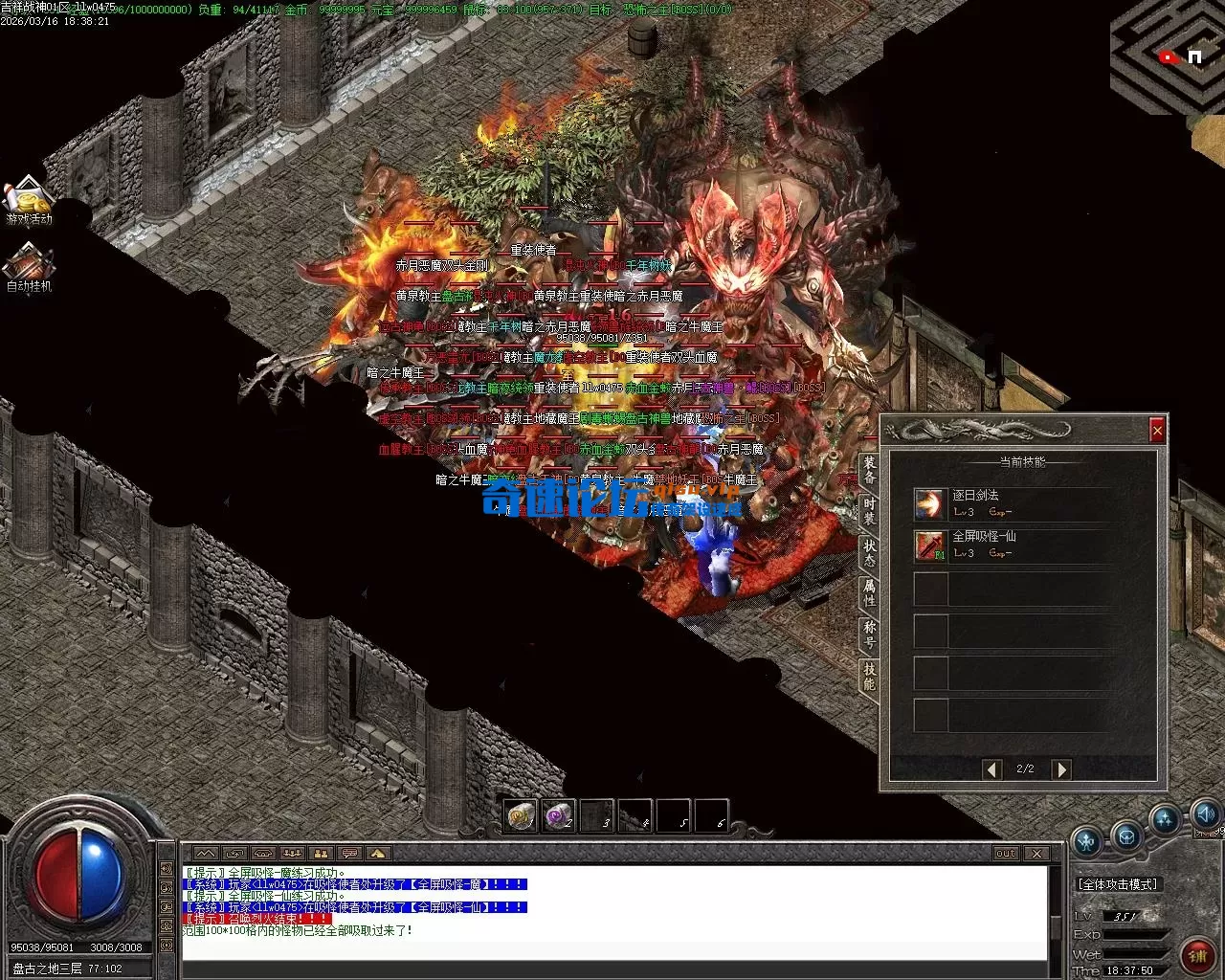Select the 技能 skills tab
The image size is (1225, 980).
tap(869, 676)
